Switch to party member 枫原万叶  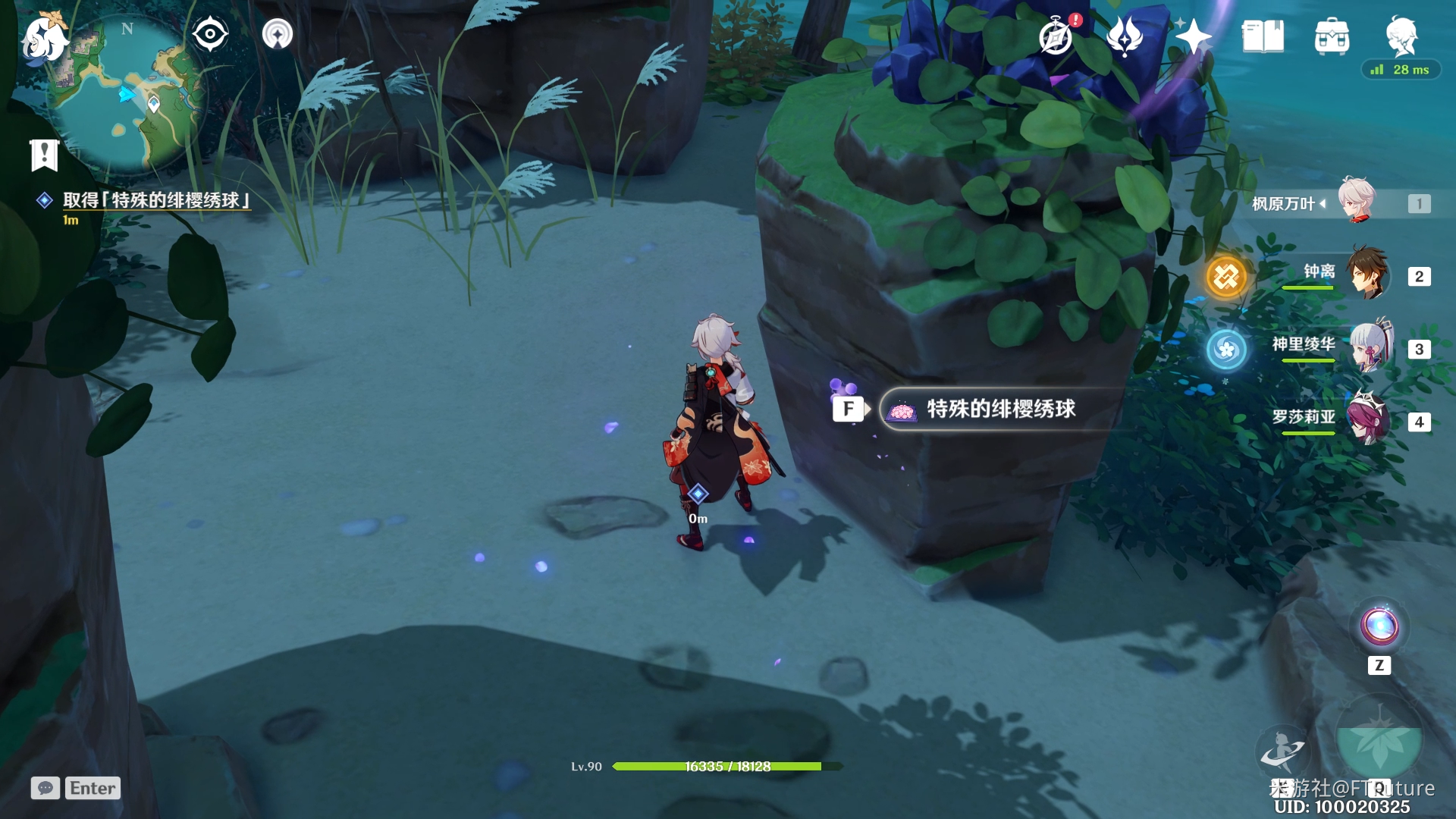[x=1357, y=202]
